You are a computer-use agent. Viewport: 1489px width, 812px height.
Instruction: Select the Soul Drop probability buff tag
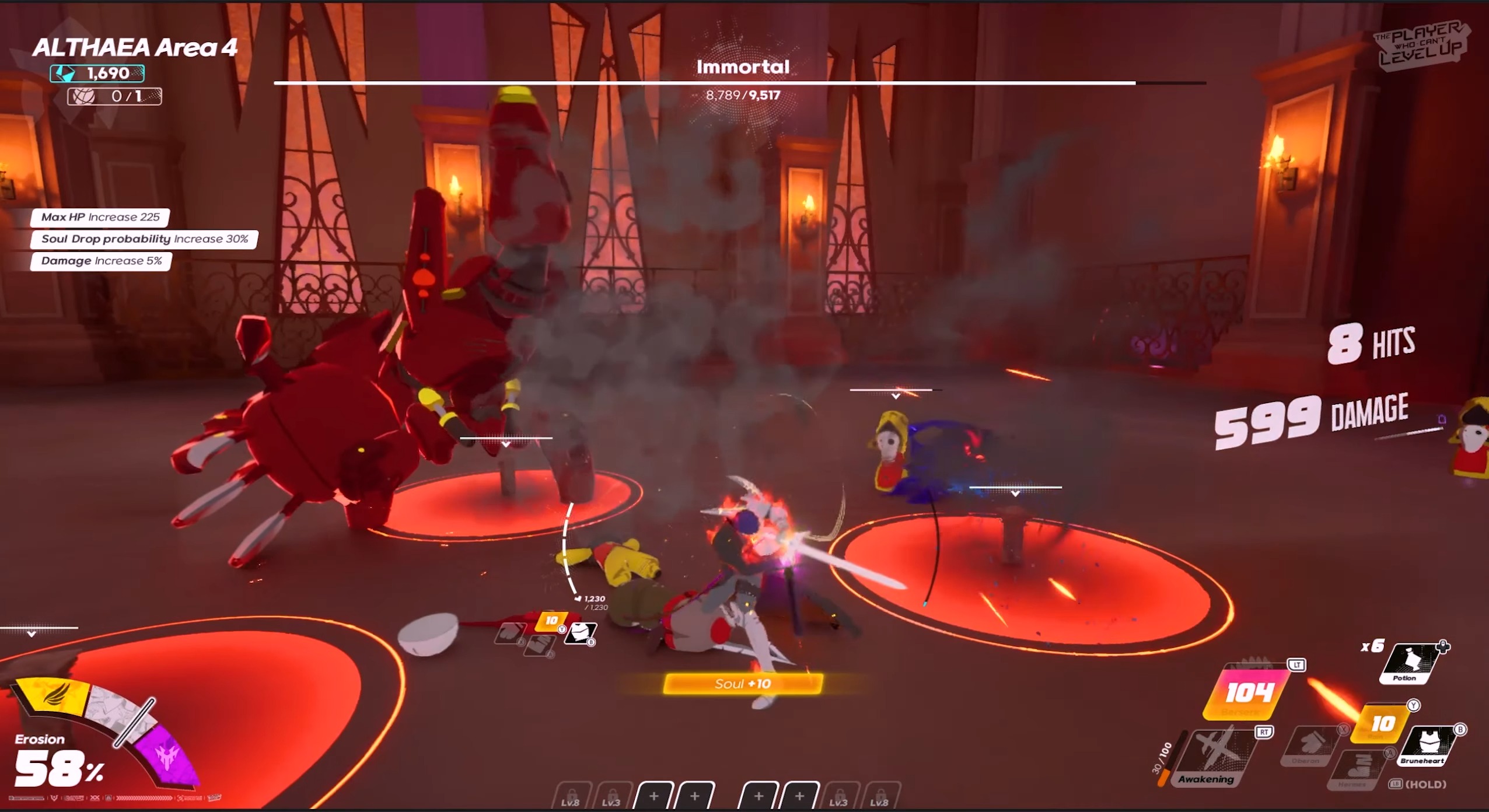pyautogui.click(x=144, y=239)
